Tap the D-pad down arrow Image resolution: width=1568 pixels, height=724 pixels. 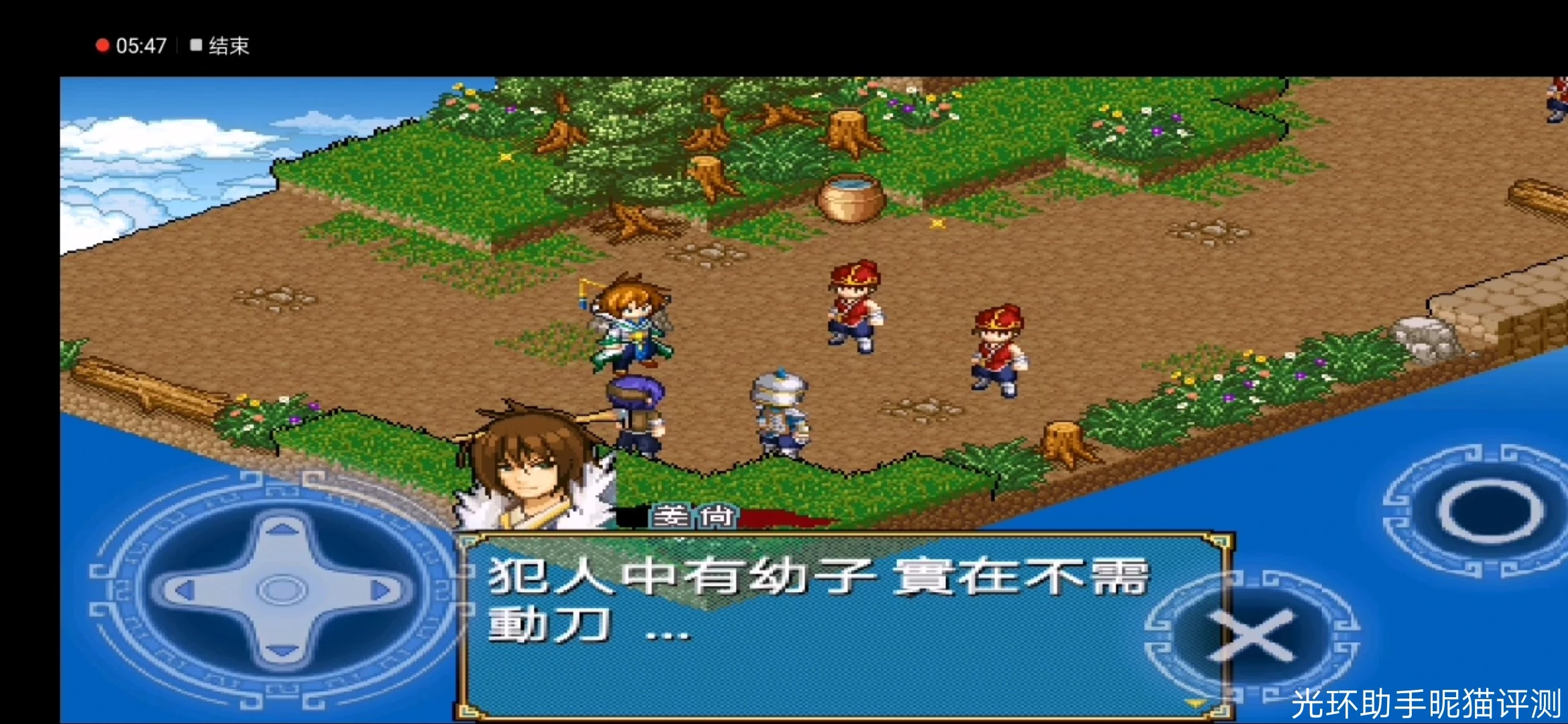(282, 649)
